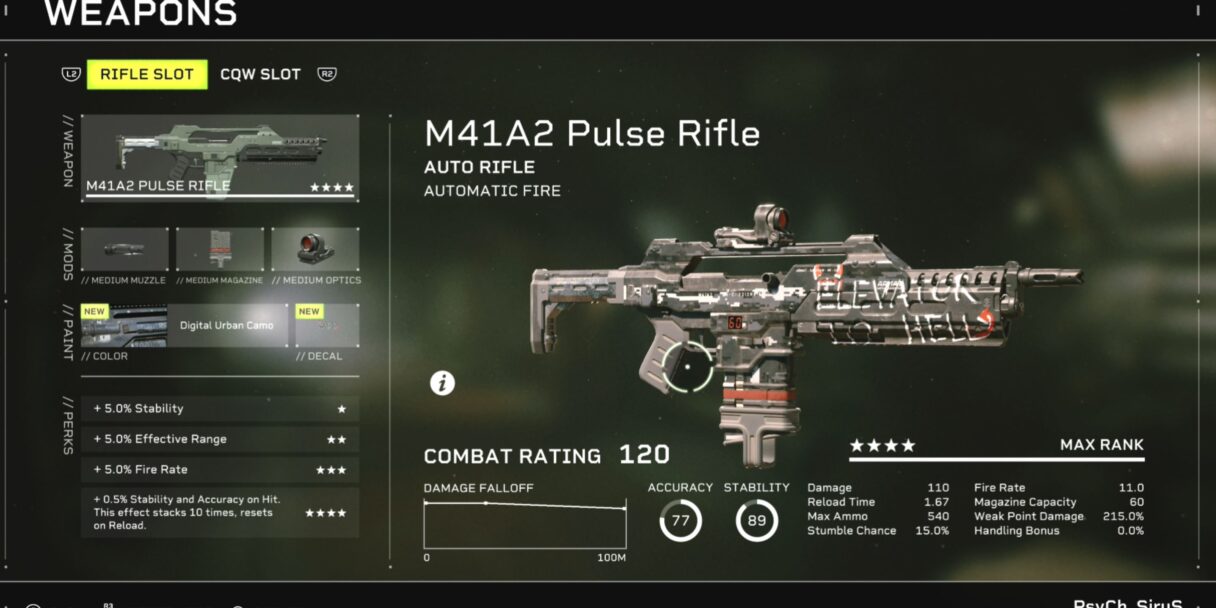Select the 5.0% Fire Rate perk row
The width and height of the screenshot is (1216, 608).
coord(220,470)
